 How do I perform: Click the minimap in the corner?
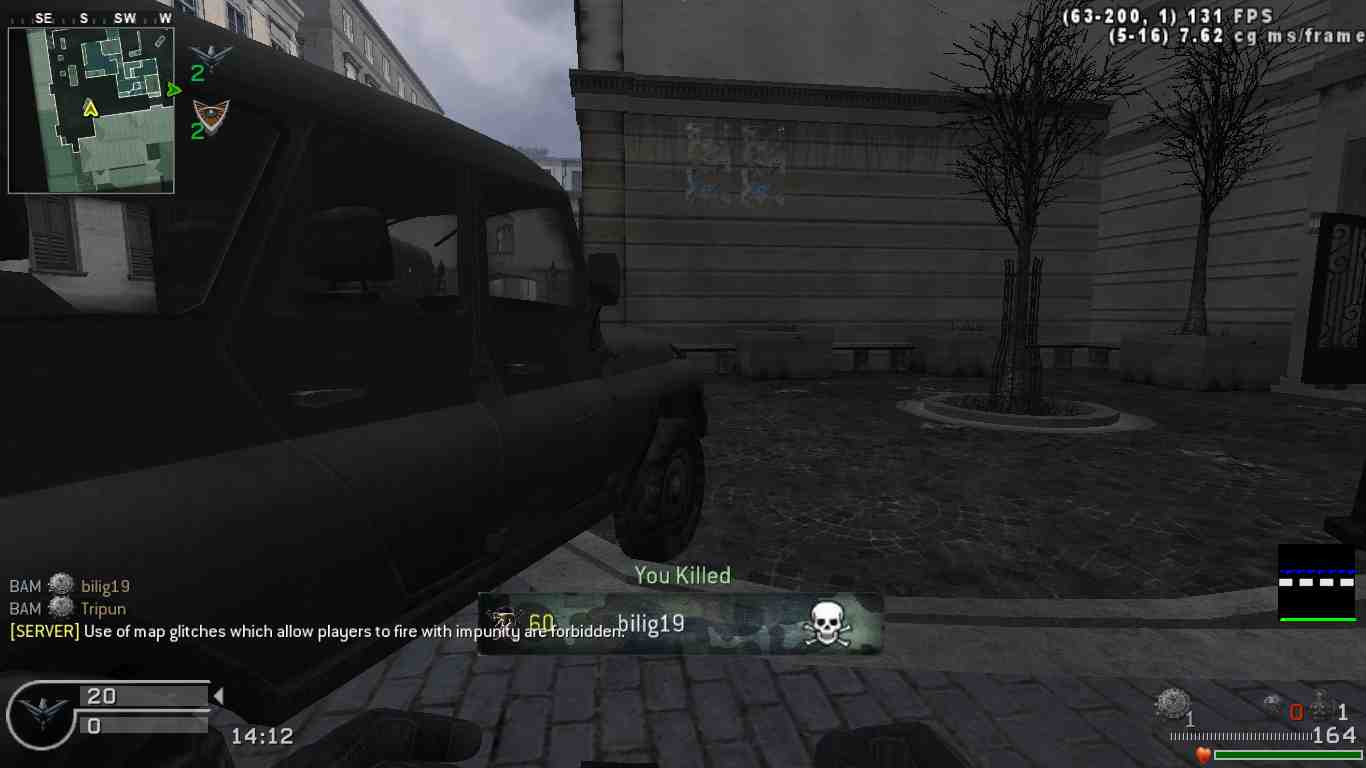tap(91, 110)
